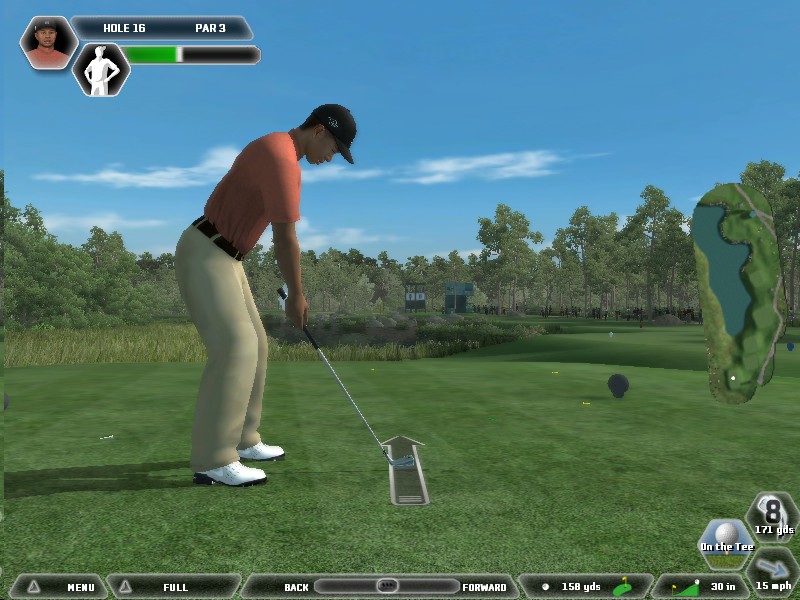
Task: Click the wind direction arrow icon
Action: 773,568
